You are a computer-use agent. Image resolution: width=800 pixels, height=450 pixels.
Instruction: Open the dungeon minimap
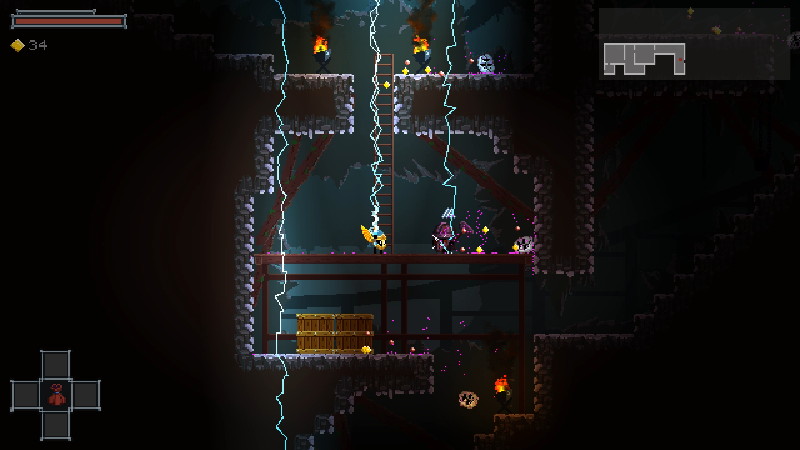tap(693, 43)
